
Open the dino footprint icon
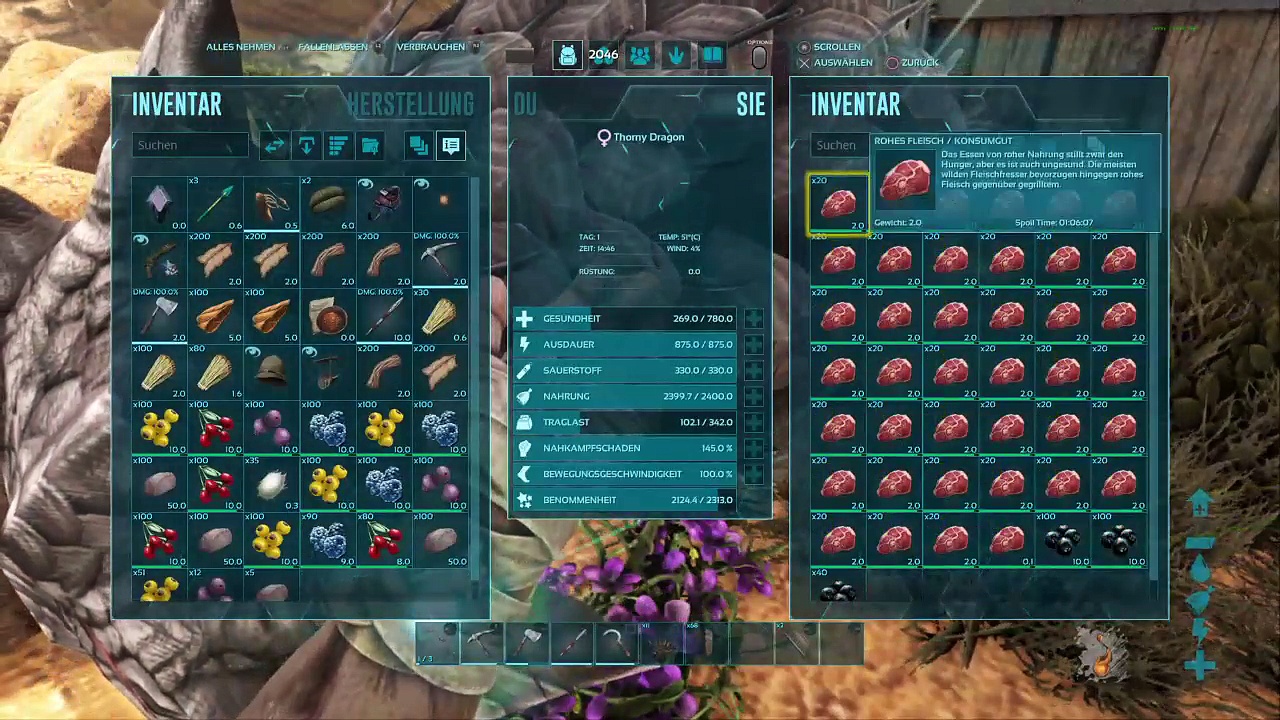[676, 56]
